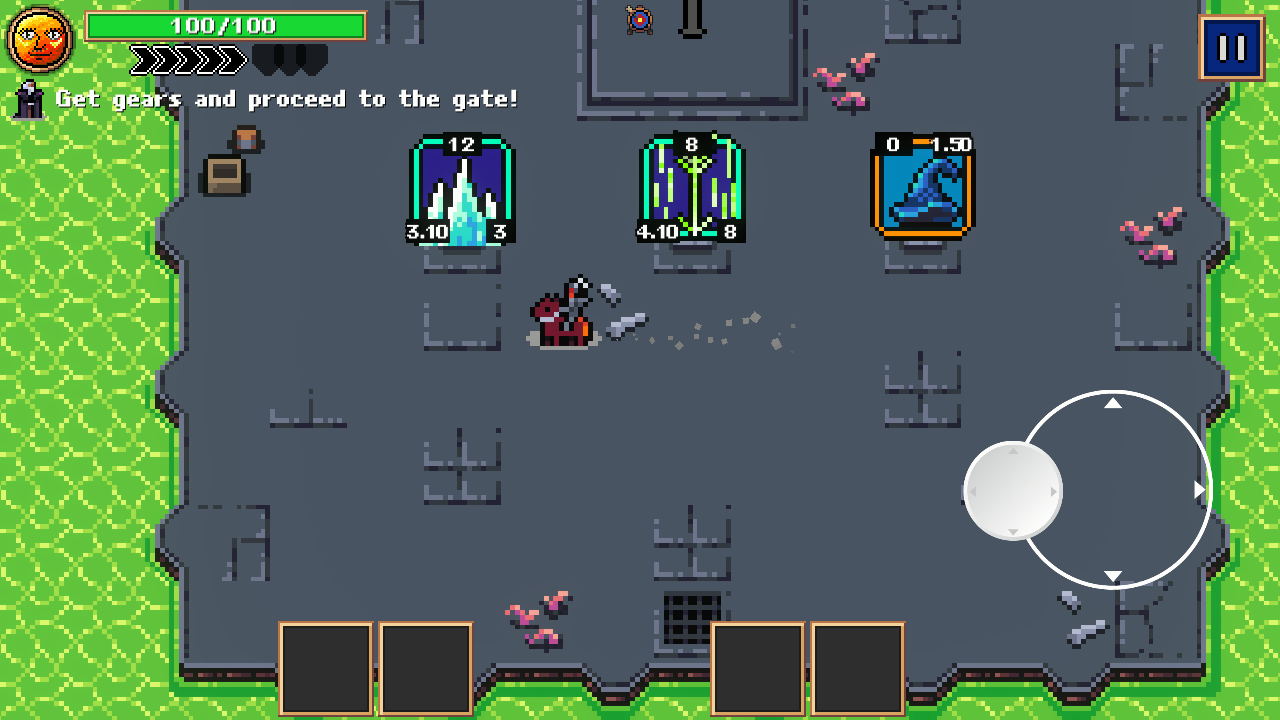Click the sun face character portrait
This screenshot has width=1280, height=720.
[38, 38]
